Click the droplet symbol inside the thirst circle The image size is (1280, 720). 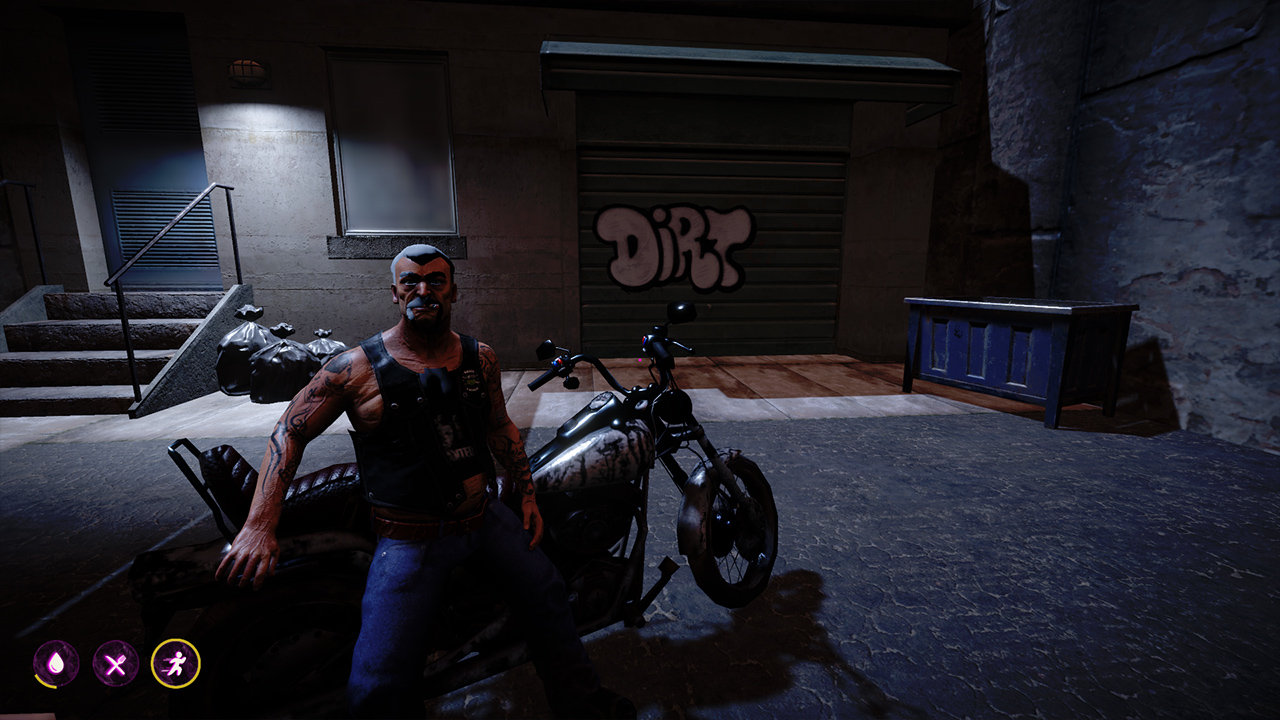55,664
